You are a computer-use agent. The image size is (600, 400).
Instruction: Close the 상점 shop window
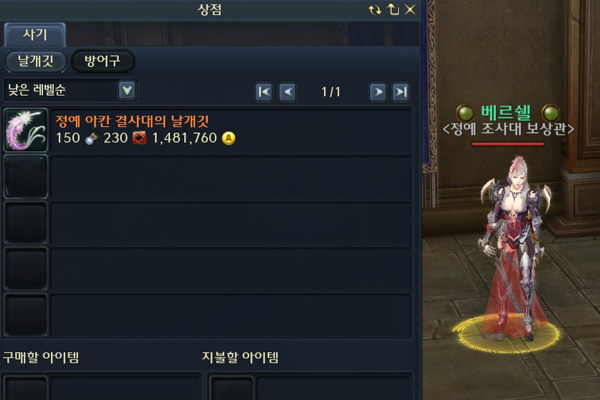point(407,9)
